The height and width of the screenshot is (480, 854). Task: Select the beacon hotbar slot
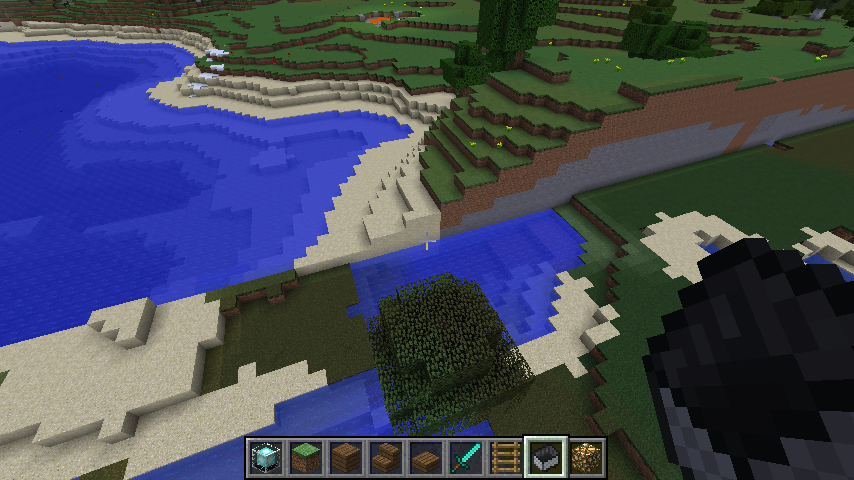click(265, 458)
